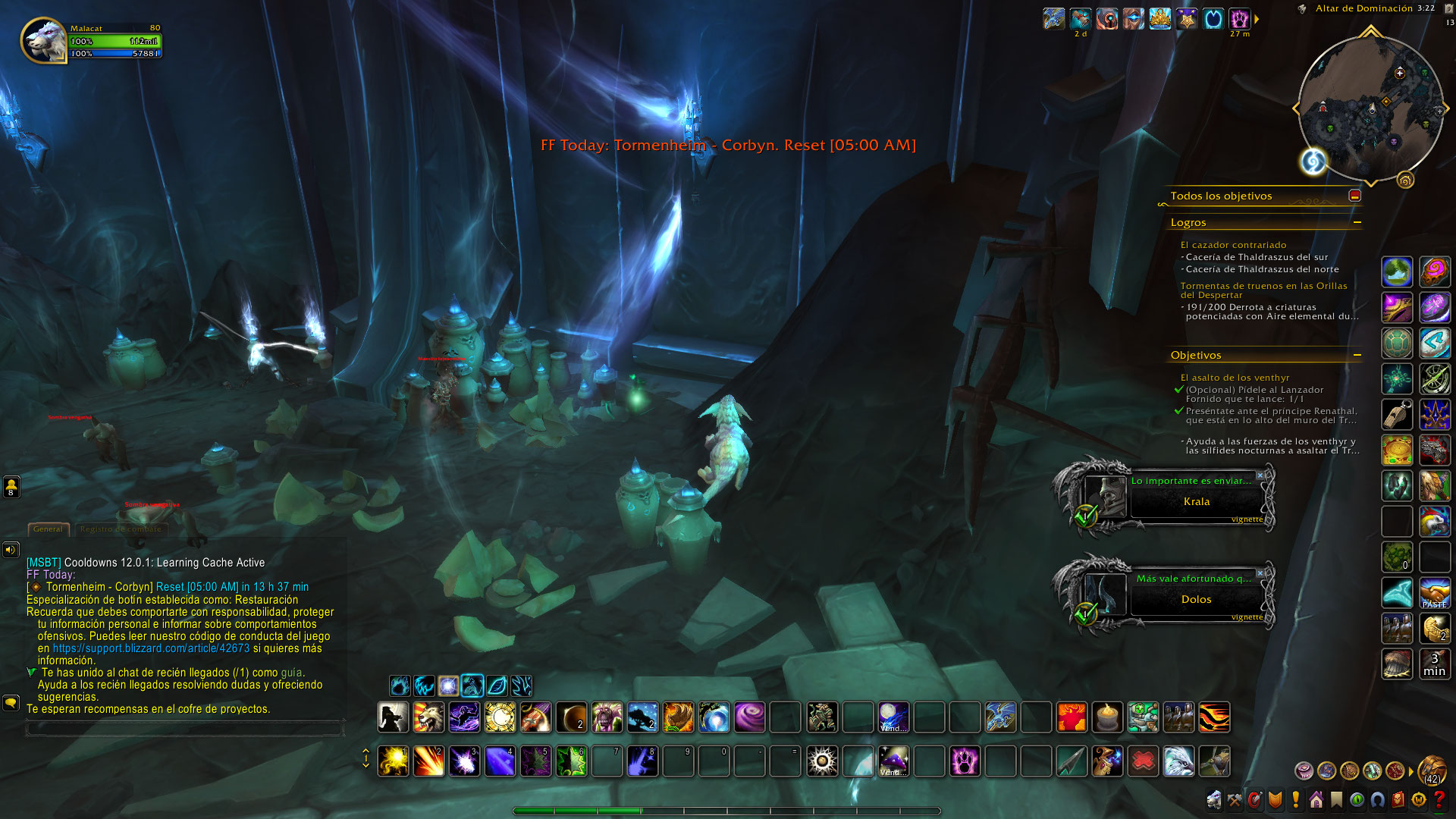
Task: Open the quest log exclamation mark button
Action: click(1296, 799)
